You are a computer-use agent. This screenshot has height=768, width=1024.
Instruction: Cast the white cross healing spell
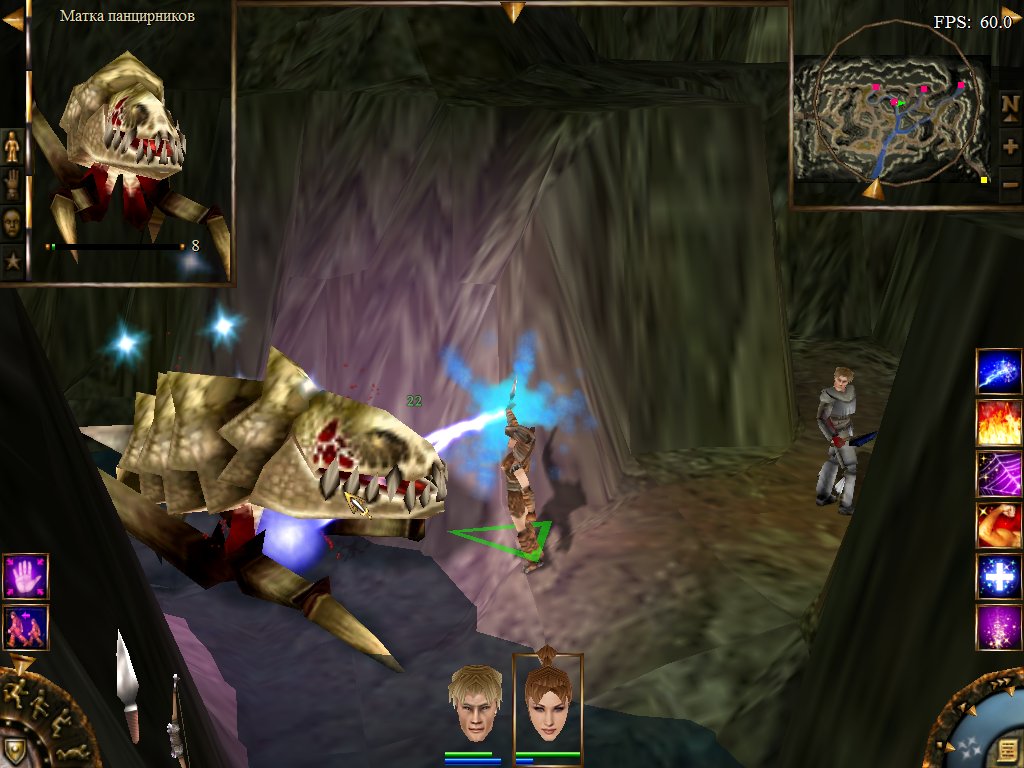(x=998, y=576)
